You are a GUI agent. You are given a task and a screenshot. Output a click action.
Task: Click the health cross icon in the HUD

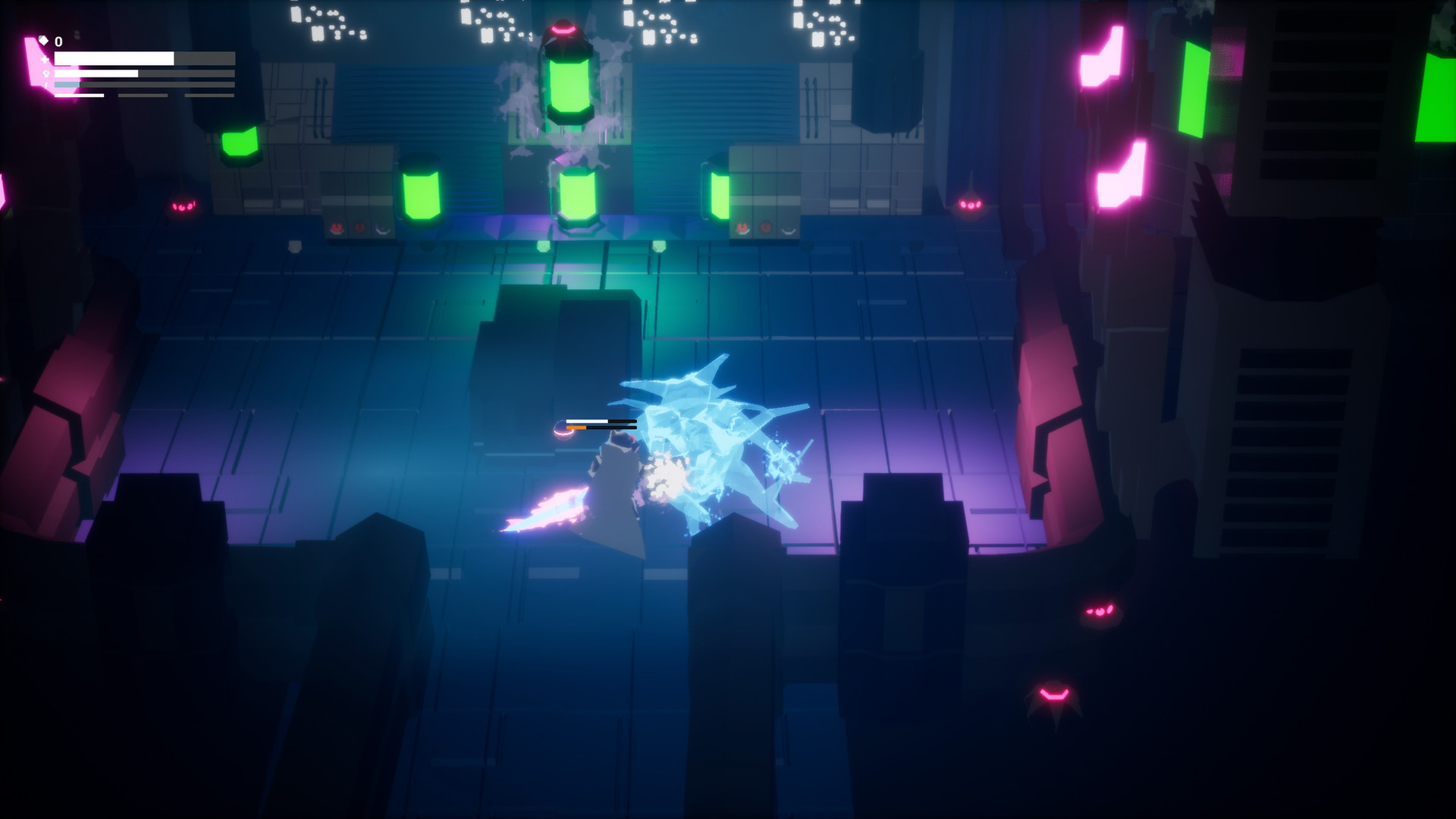44,58
